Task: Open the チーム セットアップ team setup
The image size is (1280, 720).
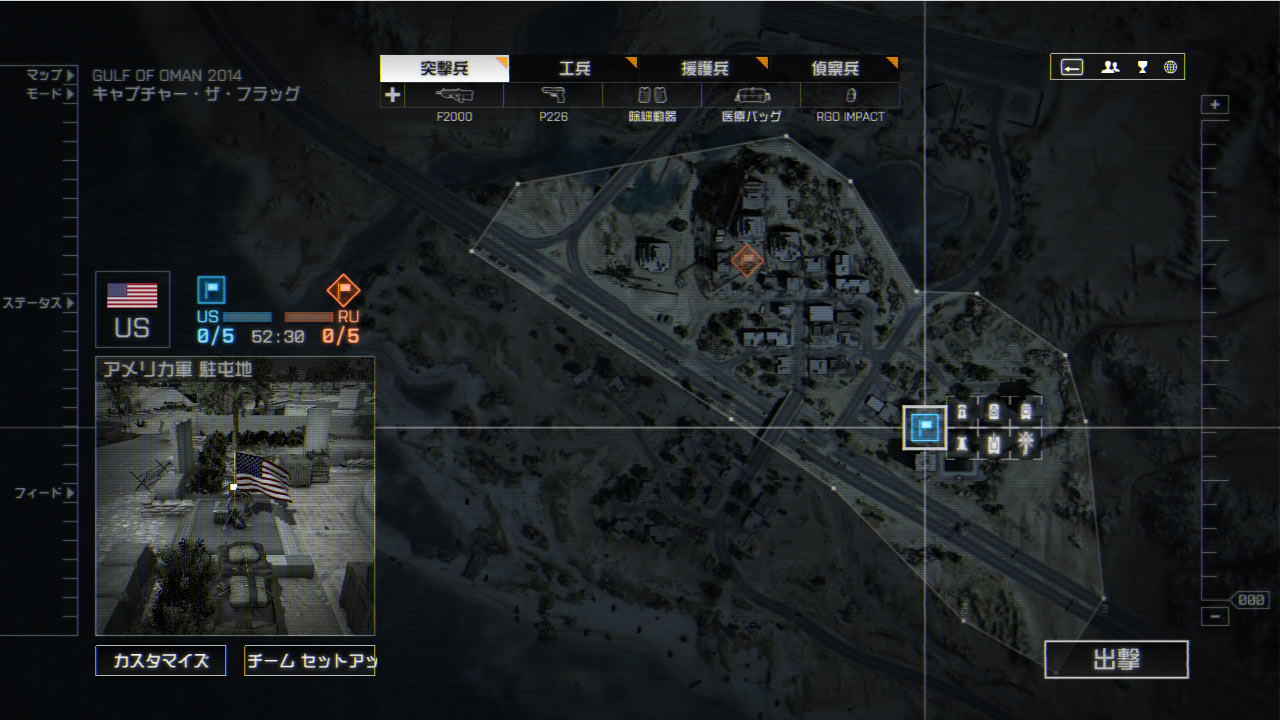Action: click(x=309, y=661)
